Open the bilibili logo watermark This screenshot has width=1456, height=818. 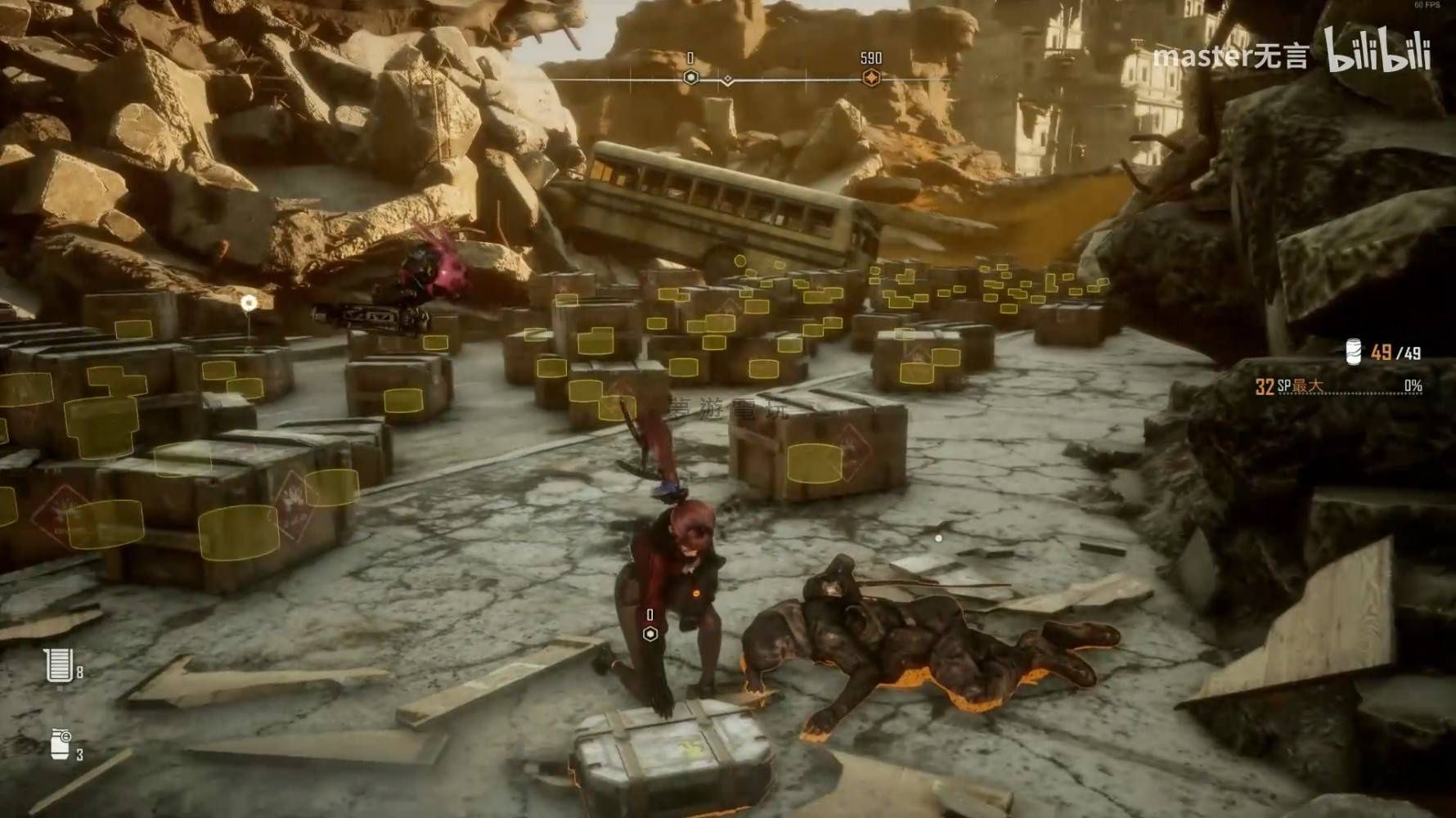click(x=1377, y=52)
